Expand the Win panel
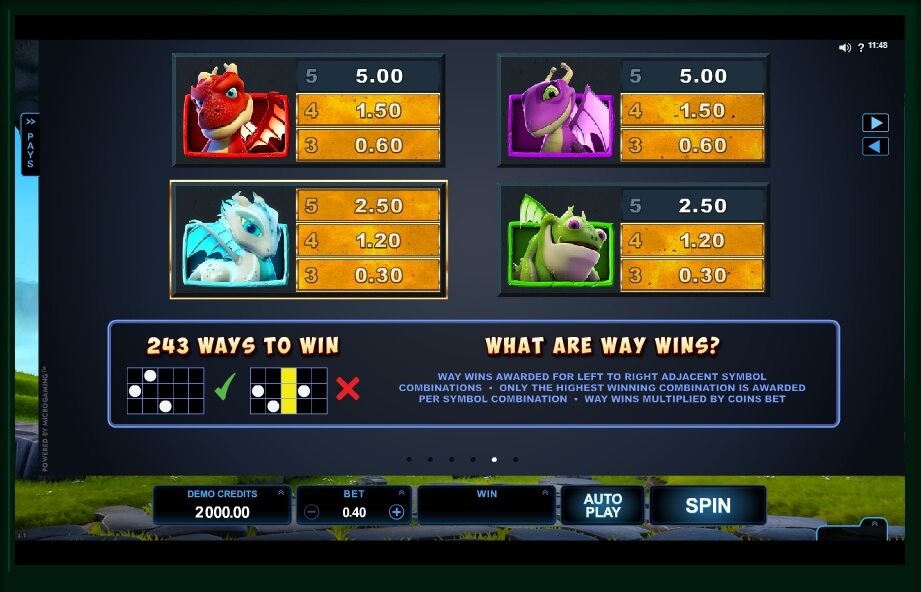Image resolution: width=921 pixels, height=592 pixels. click(x=545, y=492)
